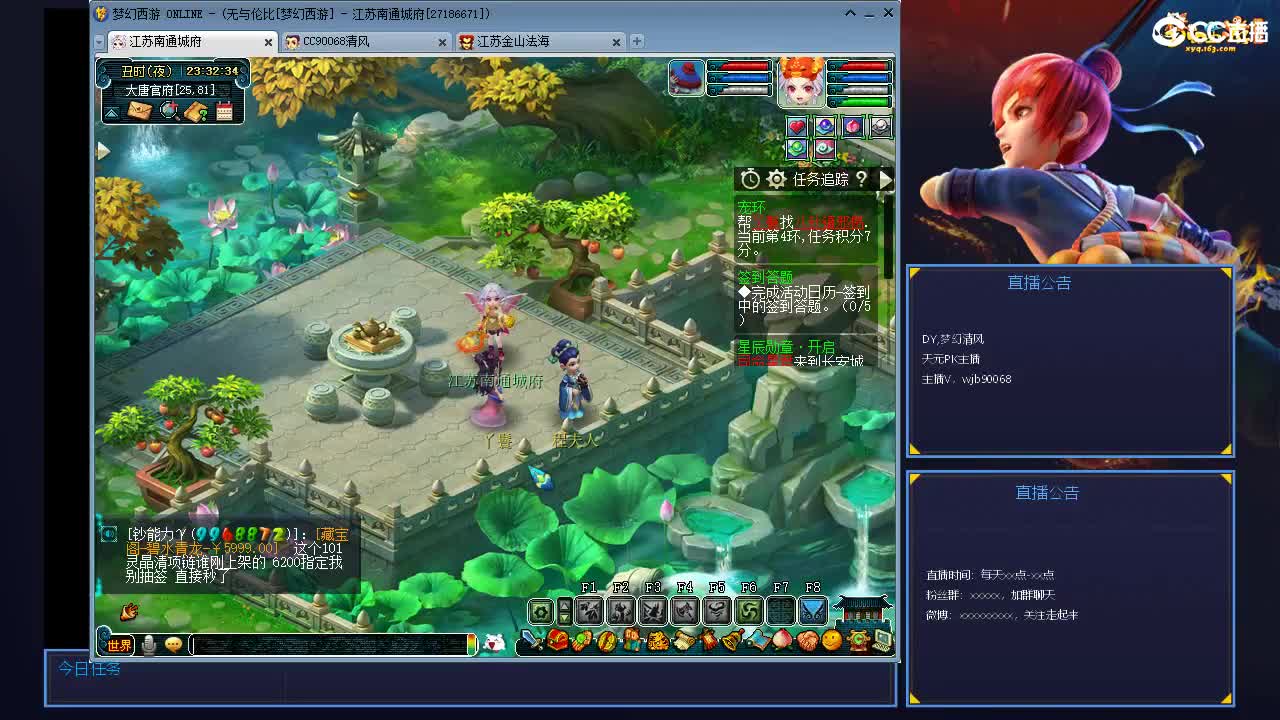The height and width of the screenshot is (720, 1280).
Task: Click the stopwatch timer on the task tracker
Action: [x=750, y=179]
